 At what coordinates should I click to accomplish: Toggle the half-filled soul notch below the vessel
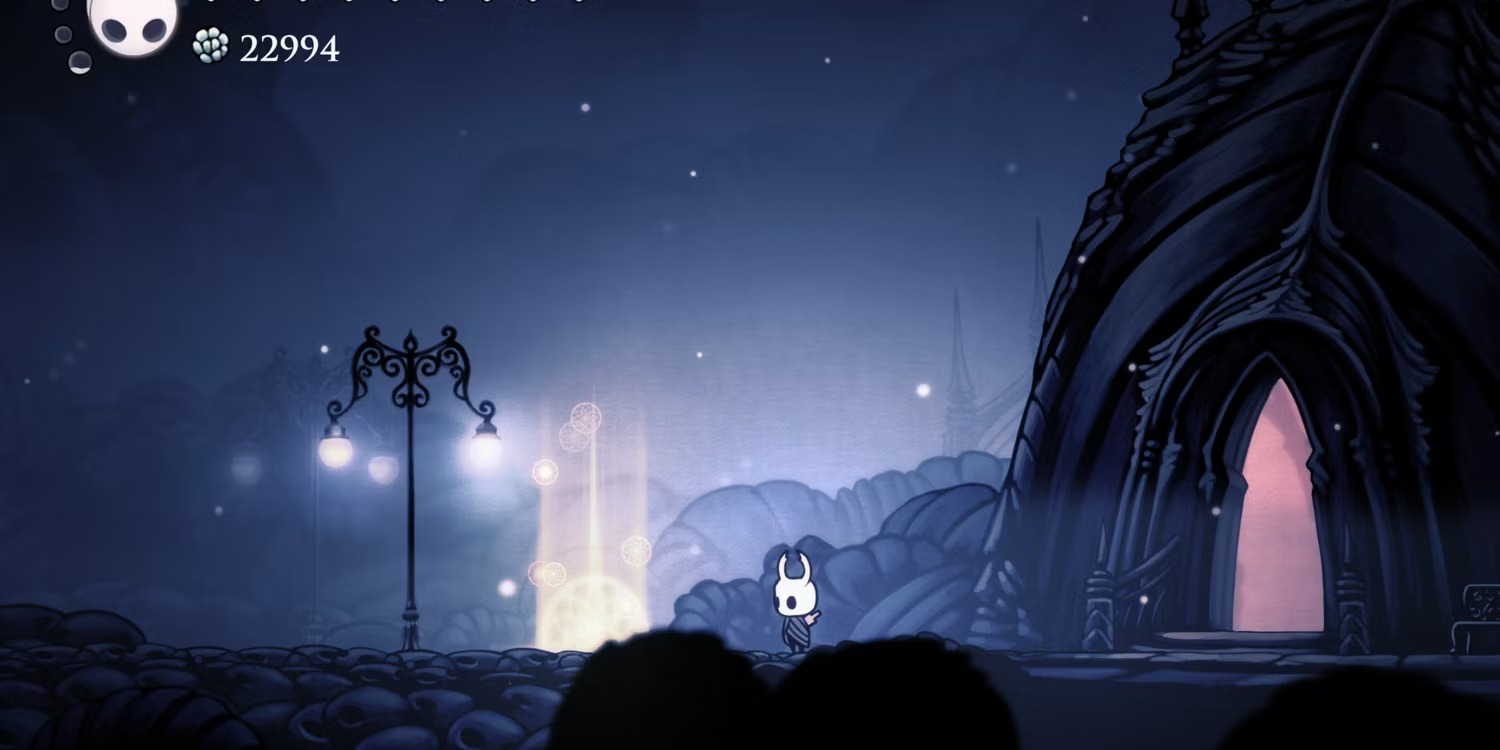tap(80, 62)
